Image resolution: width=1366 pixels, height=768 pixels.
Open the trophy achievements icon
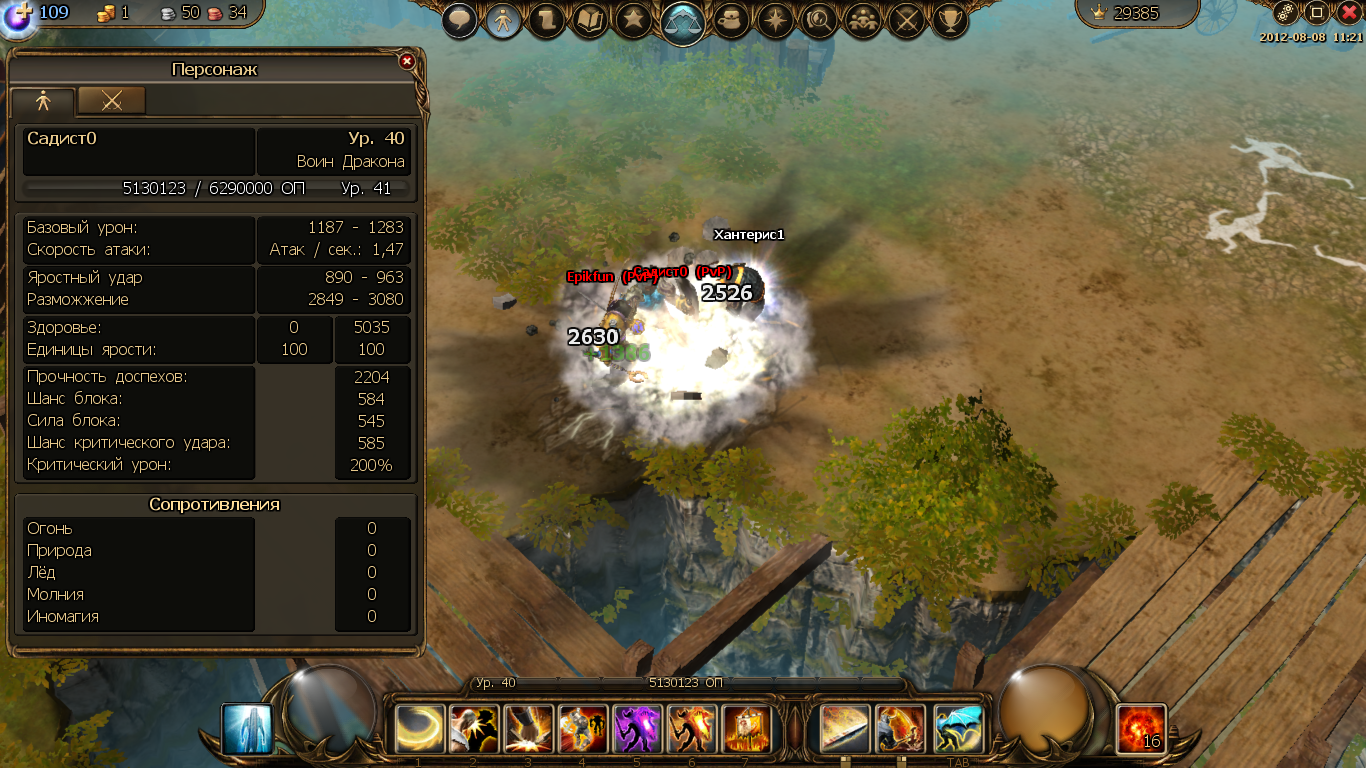pyautogui.click(x=950, y=19)
